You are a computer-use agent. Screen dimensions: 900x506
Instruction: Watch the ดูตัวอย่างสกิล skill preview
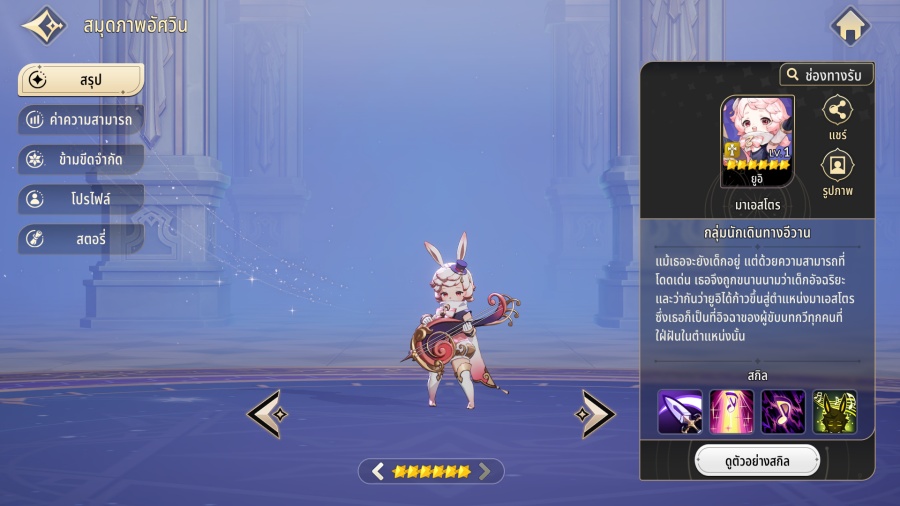pyautogui.click(x=757, y=461)
